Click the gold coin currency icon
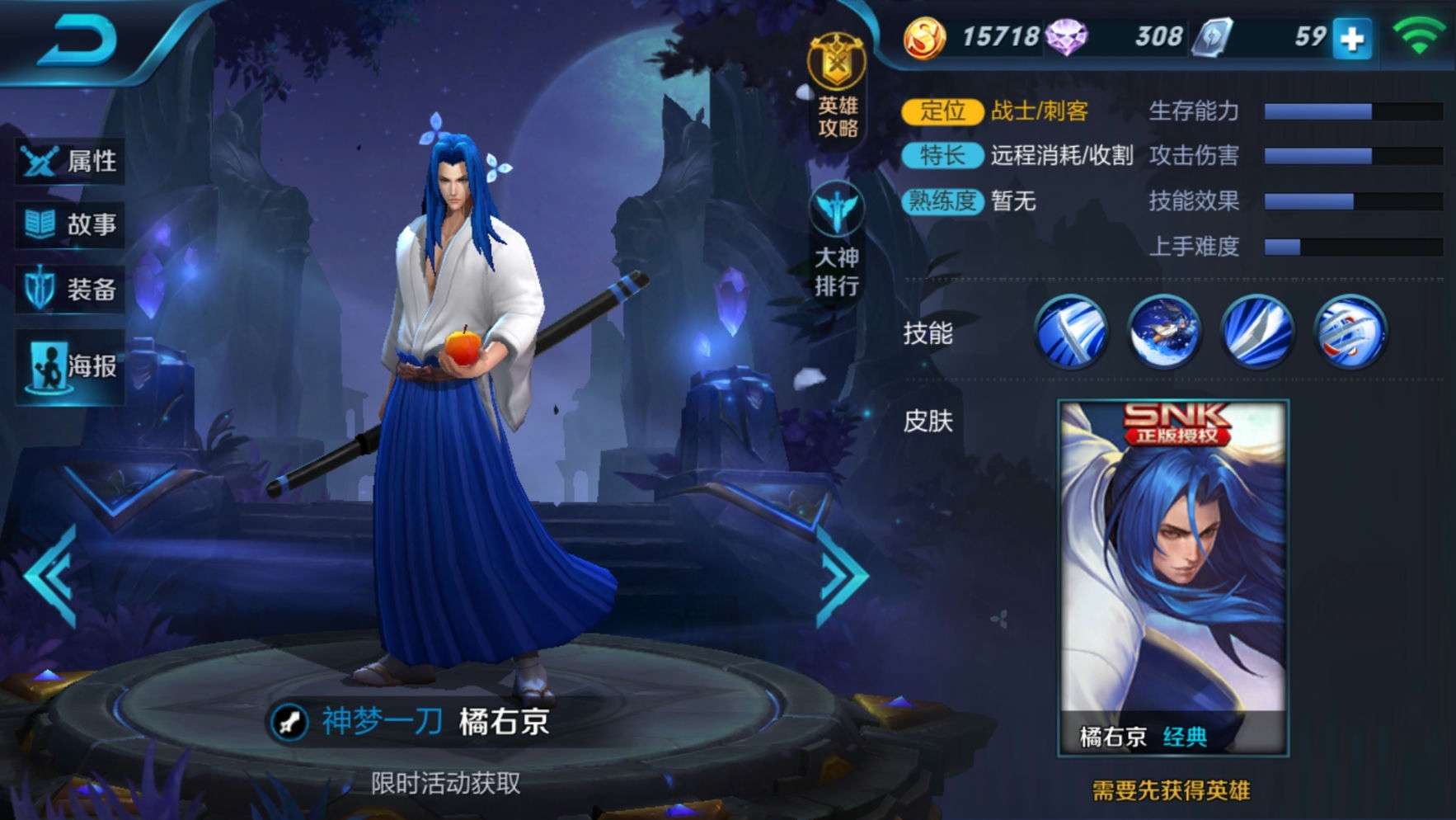The image size is (1456, 820). pyautogui.click(x=923, y=37)
